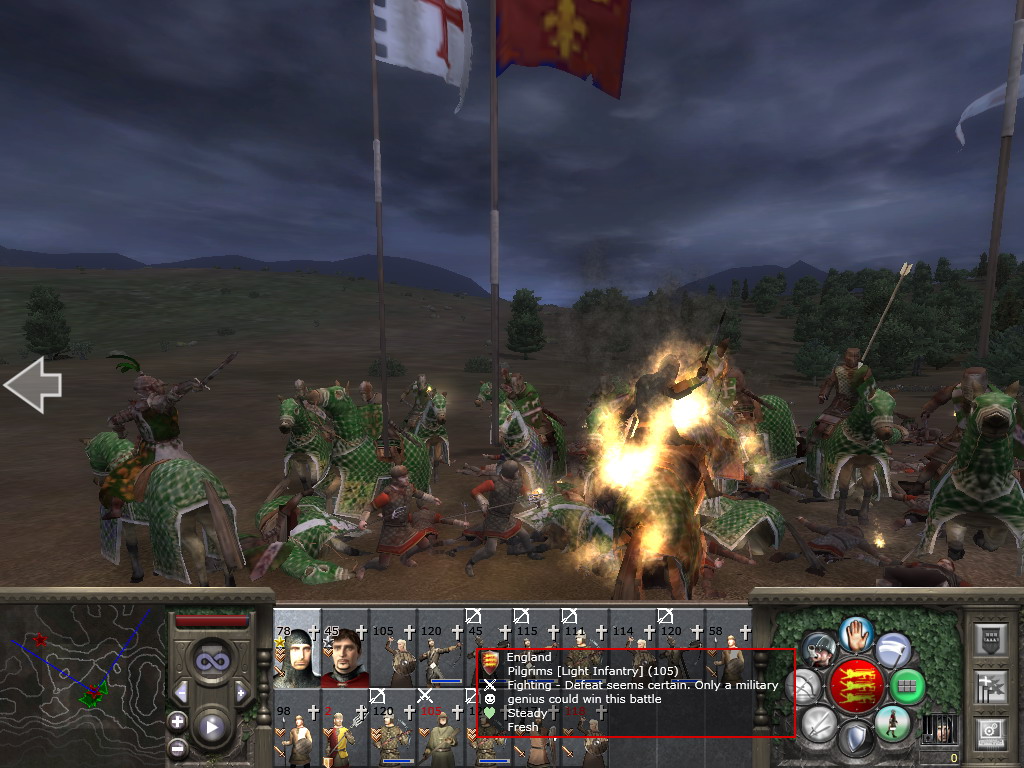Screen dimensions: 1024x768
Task: Toggle the infinity speed lock button
Action: tap(211, 661)
